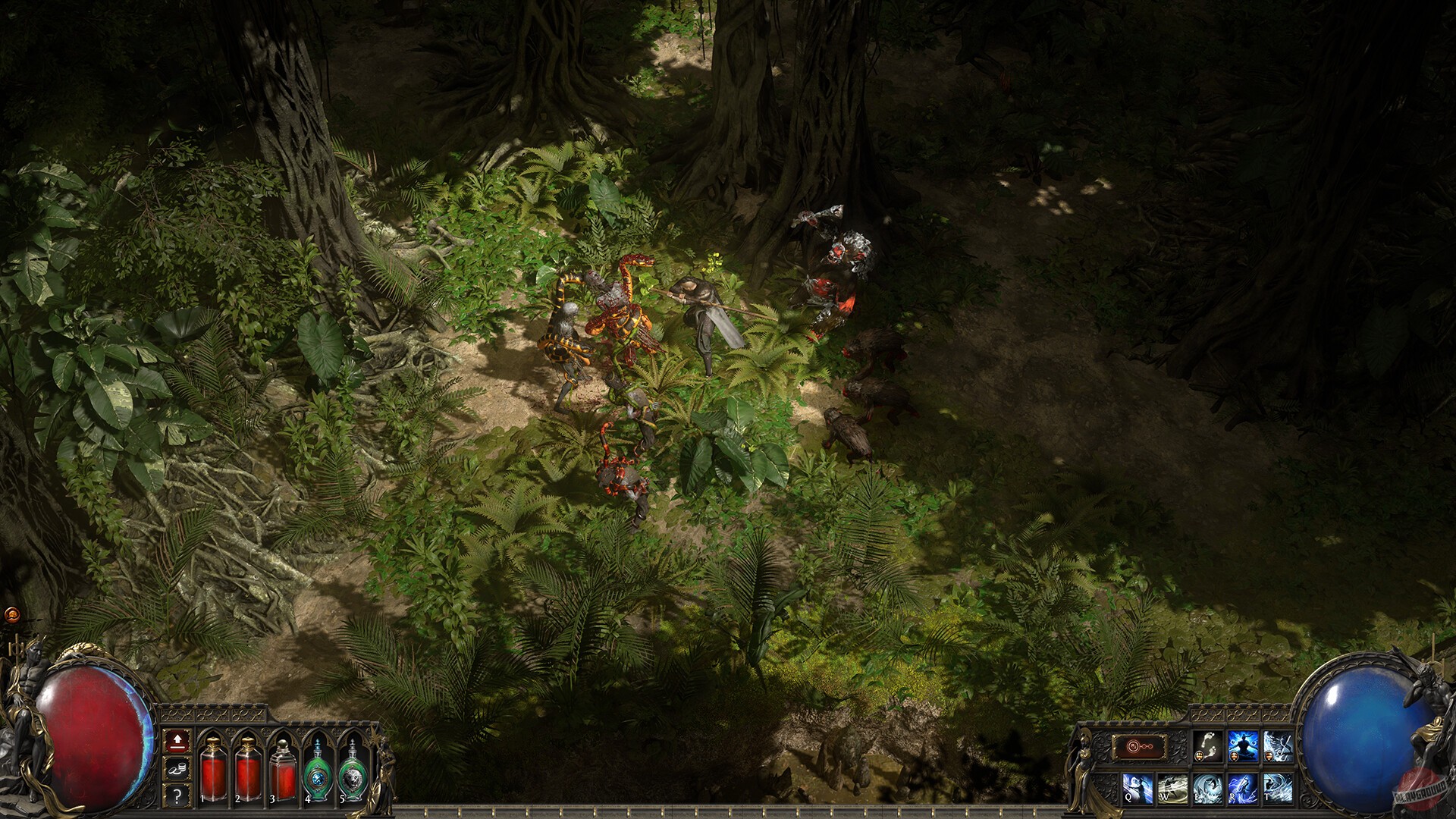Click the coin pickup icon above the help button
Image resolution: width=1456 pixels, height=819 pixels.
click(177, 769)
